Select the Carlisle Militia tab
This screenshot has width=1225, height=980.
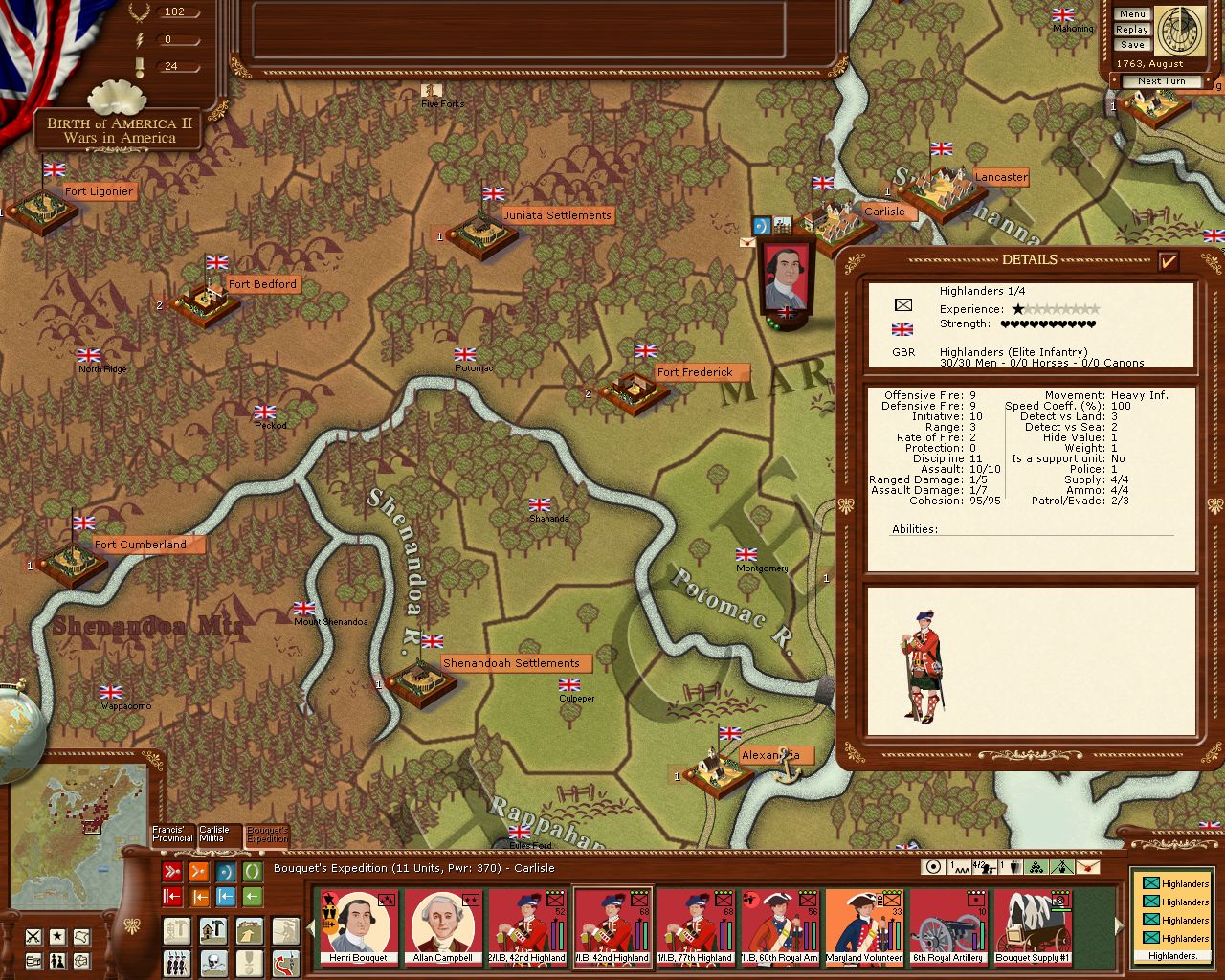218,835
